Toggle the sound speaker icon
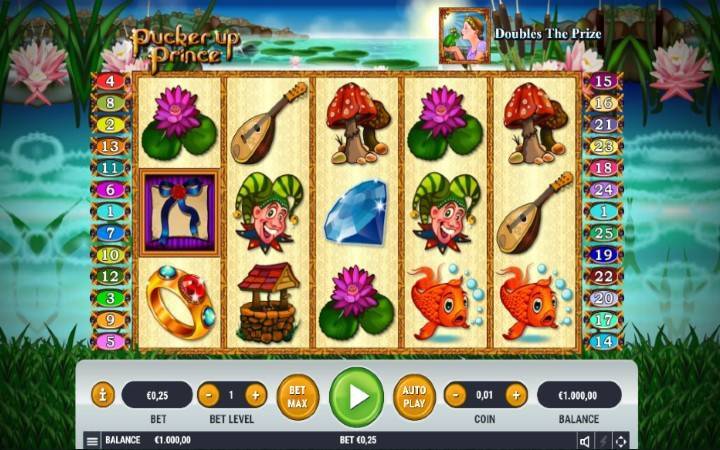This screenshot has height=450, width=720. pos(584,440)
